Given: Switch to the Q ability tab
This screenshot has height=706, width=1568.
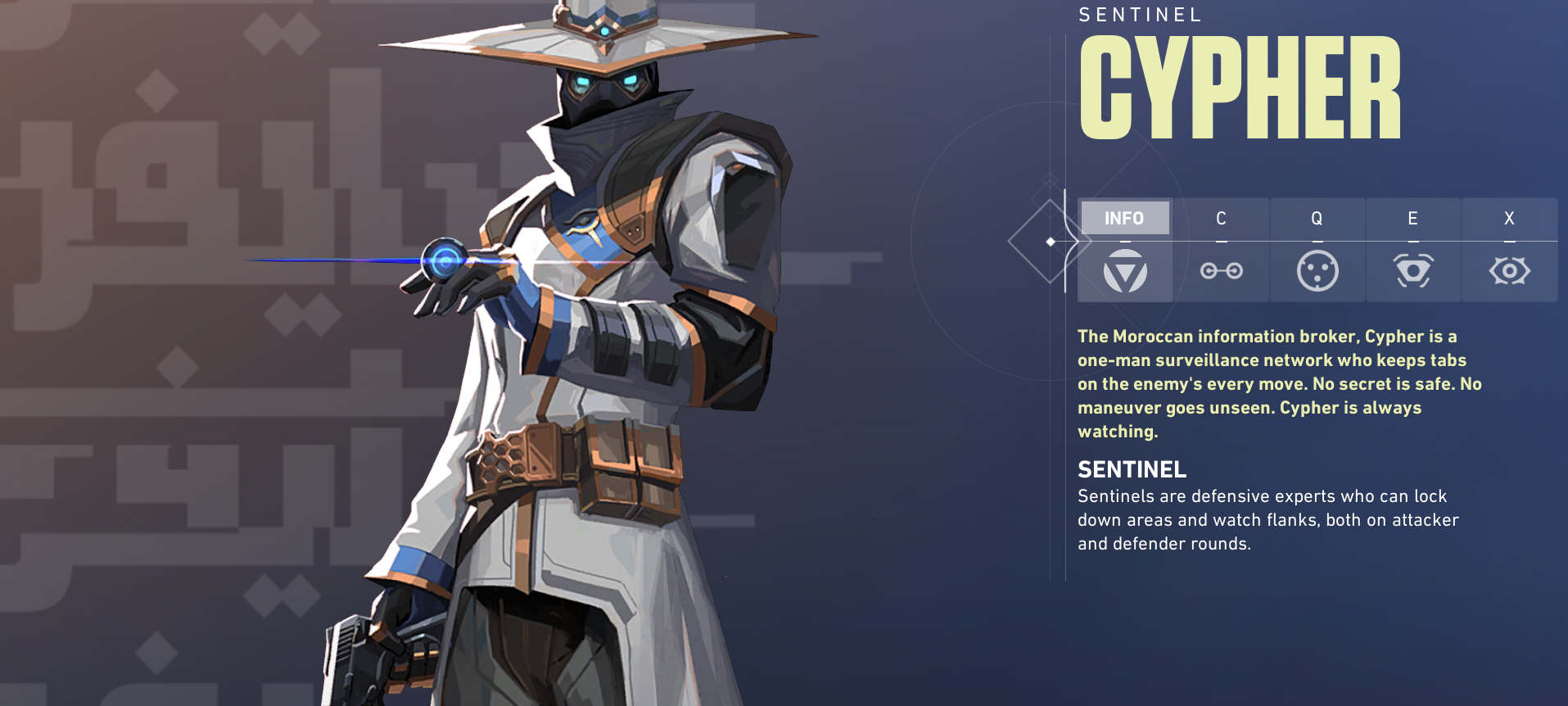Looking at the screenshot, I should [x=1317, y=218].
